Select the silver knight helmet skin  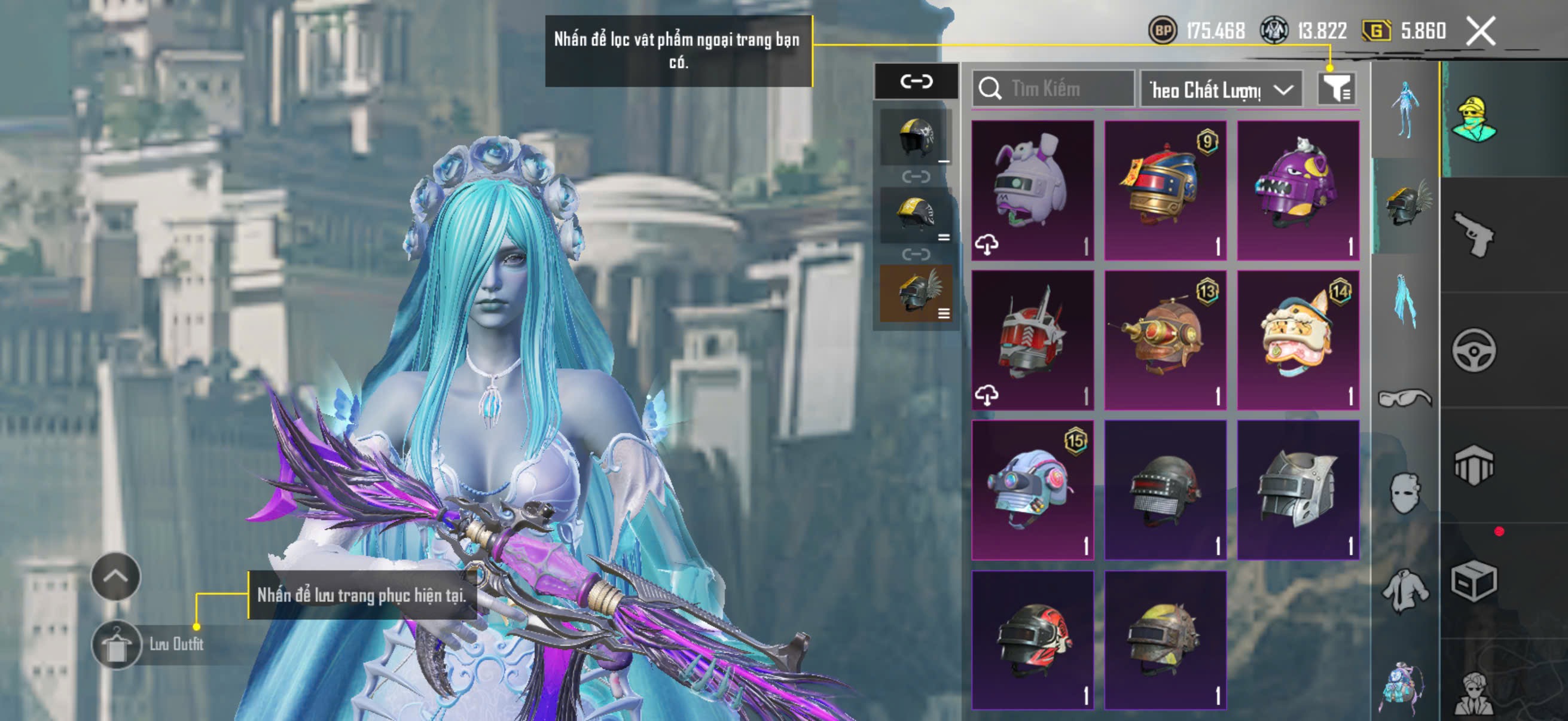[1298, 490]
